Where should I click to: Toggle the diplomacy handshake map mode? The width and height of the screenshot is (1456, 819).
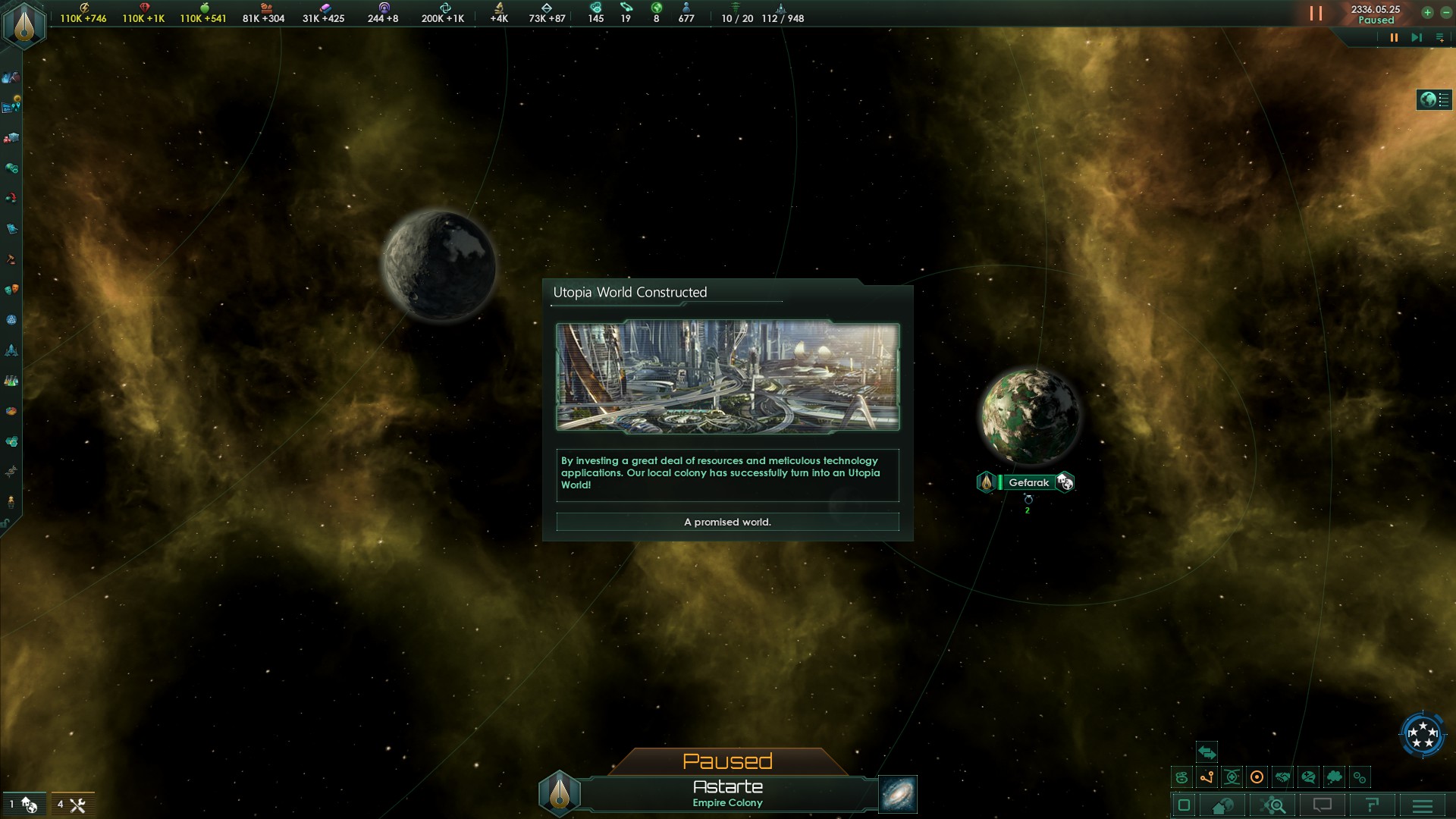click(1282, 777)
